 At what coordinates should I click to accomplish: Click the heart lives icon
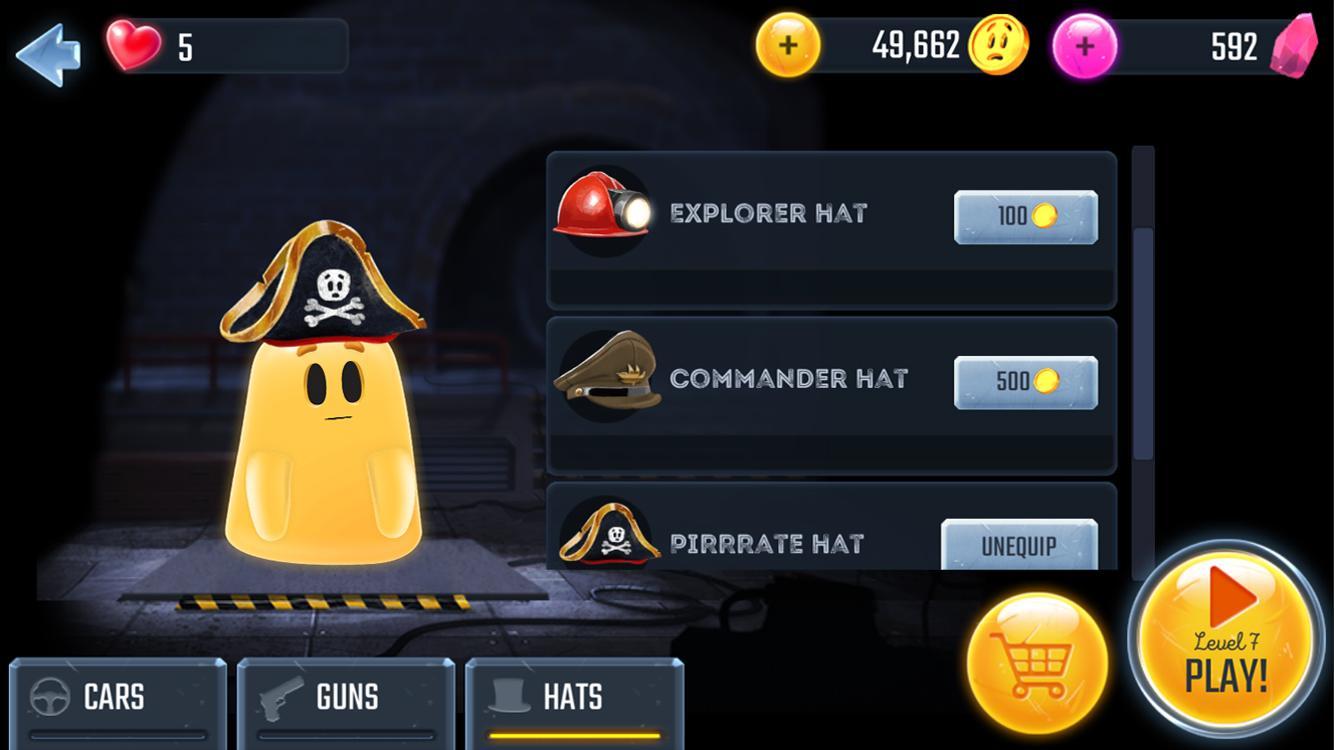[x=133, y=43]
